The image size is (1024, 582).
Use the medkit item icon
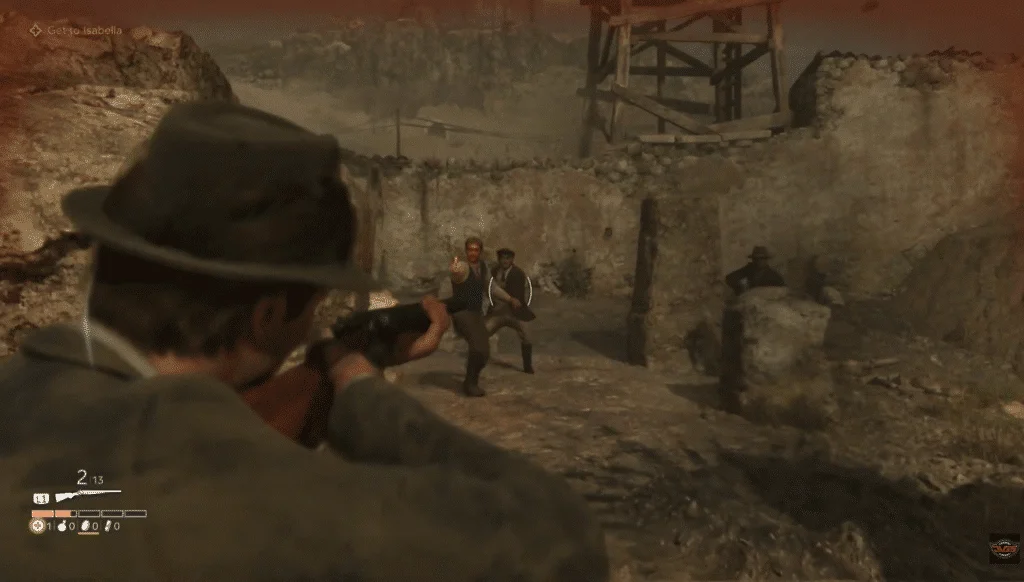tap(38, 526)
